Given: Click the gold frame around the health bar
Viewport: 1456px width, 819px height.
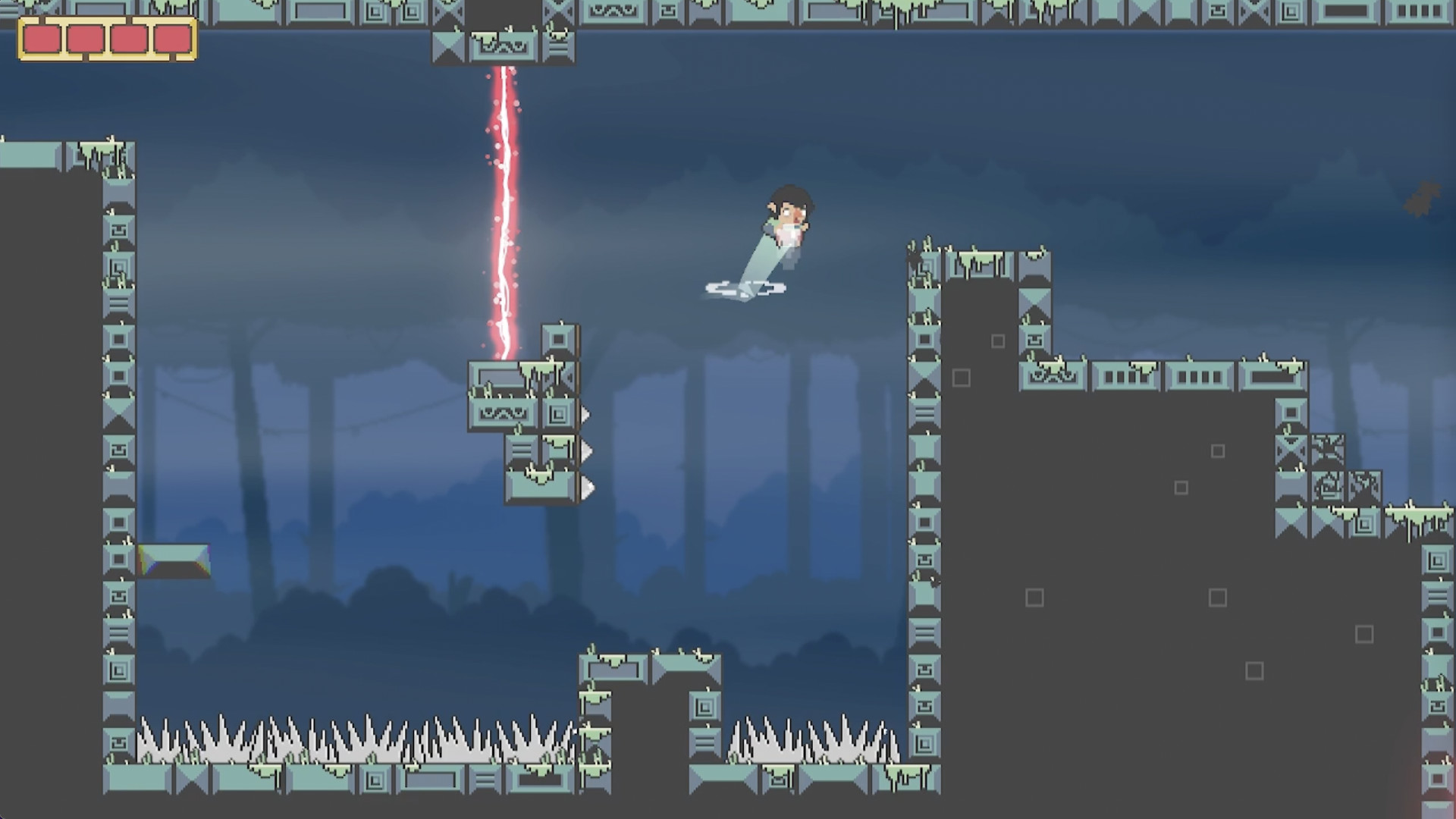Looking at the screenshot, I should click(x=102, y=20).
